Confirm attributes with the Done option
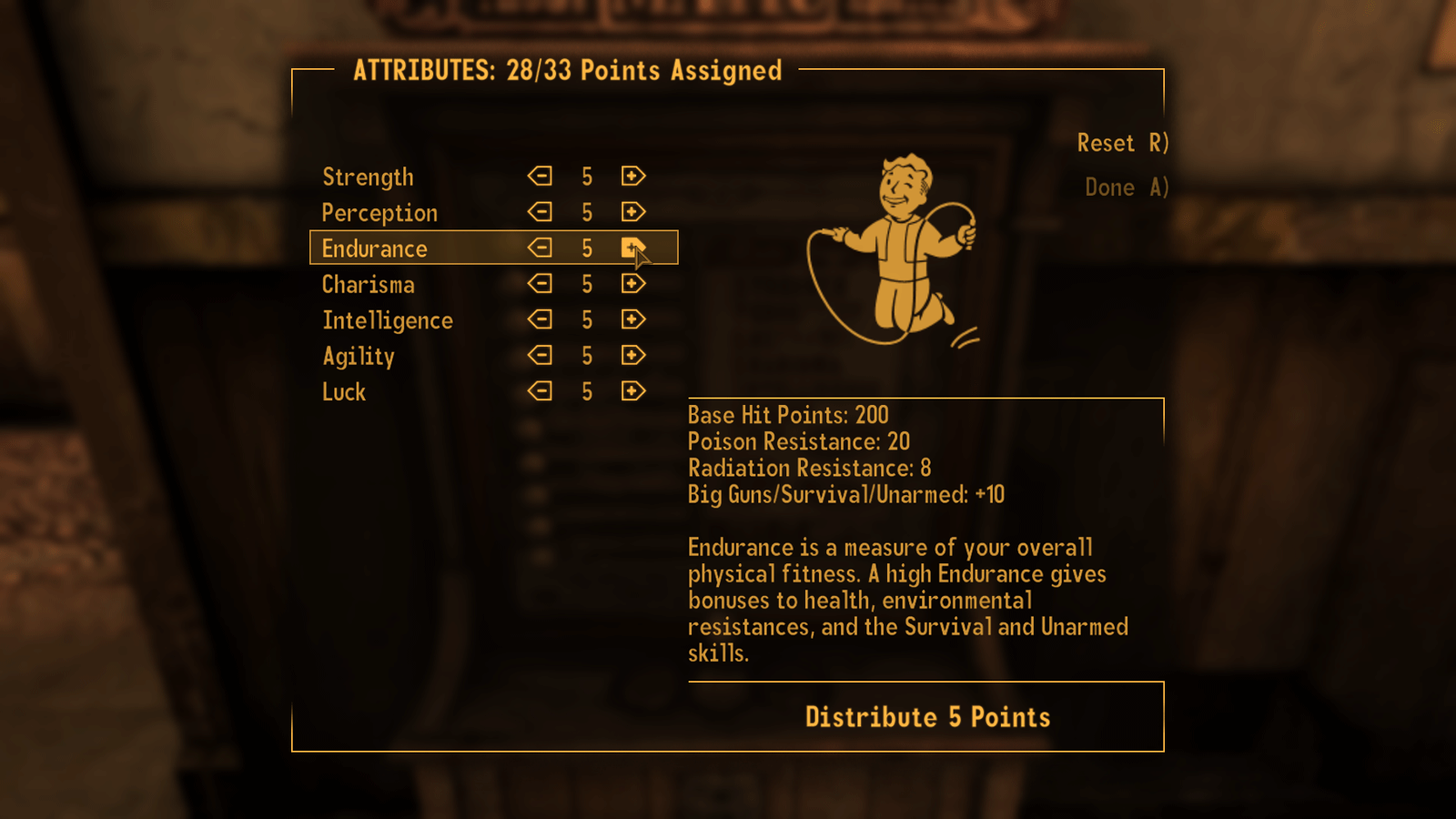 coord(1126,187)
